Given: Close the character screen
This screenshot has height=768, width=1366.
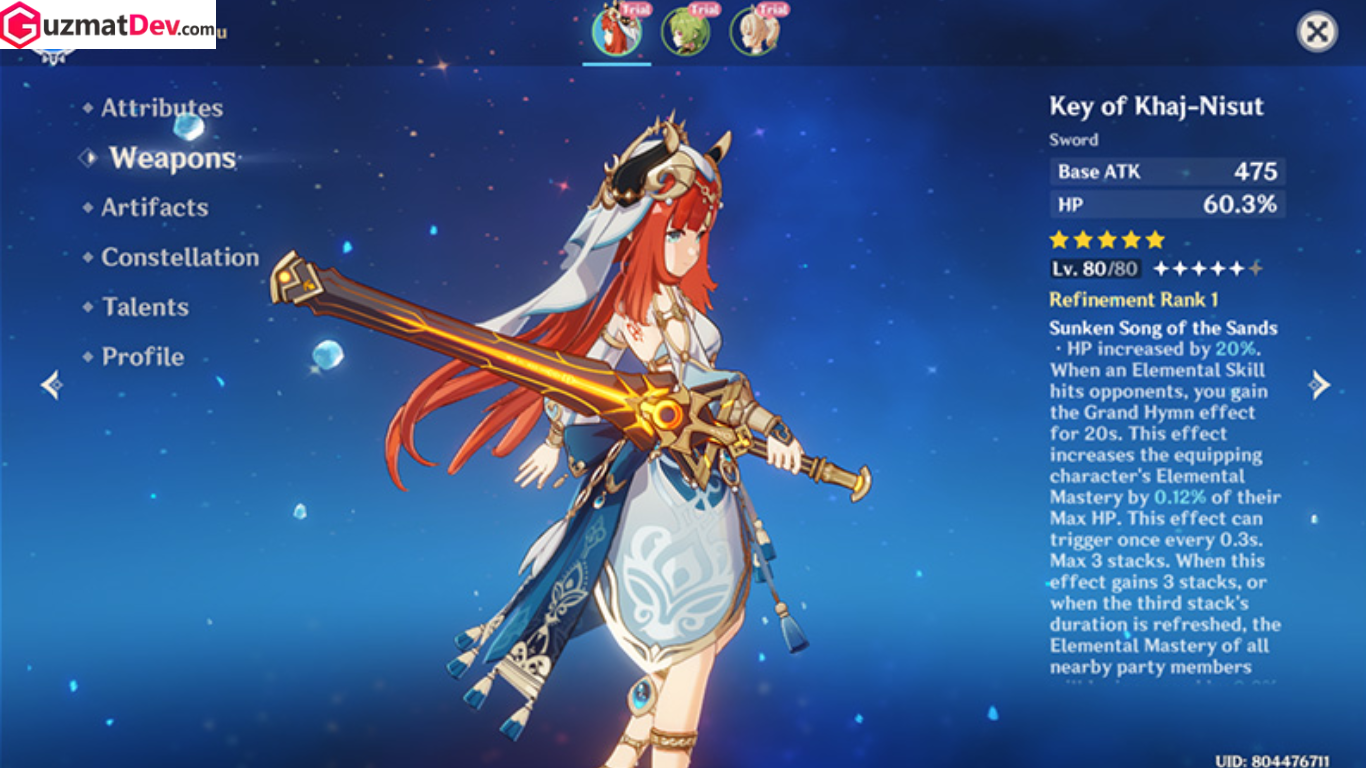Looking at the screenshot, I should click(1317, 32).
